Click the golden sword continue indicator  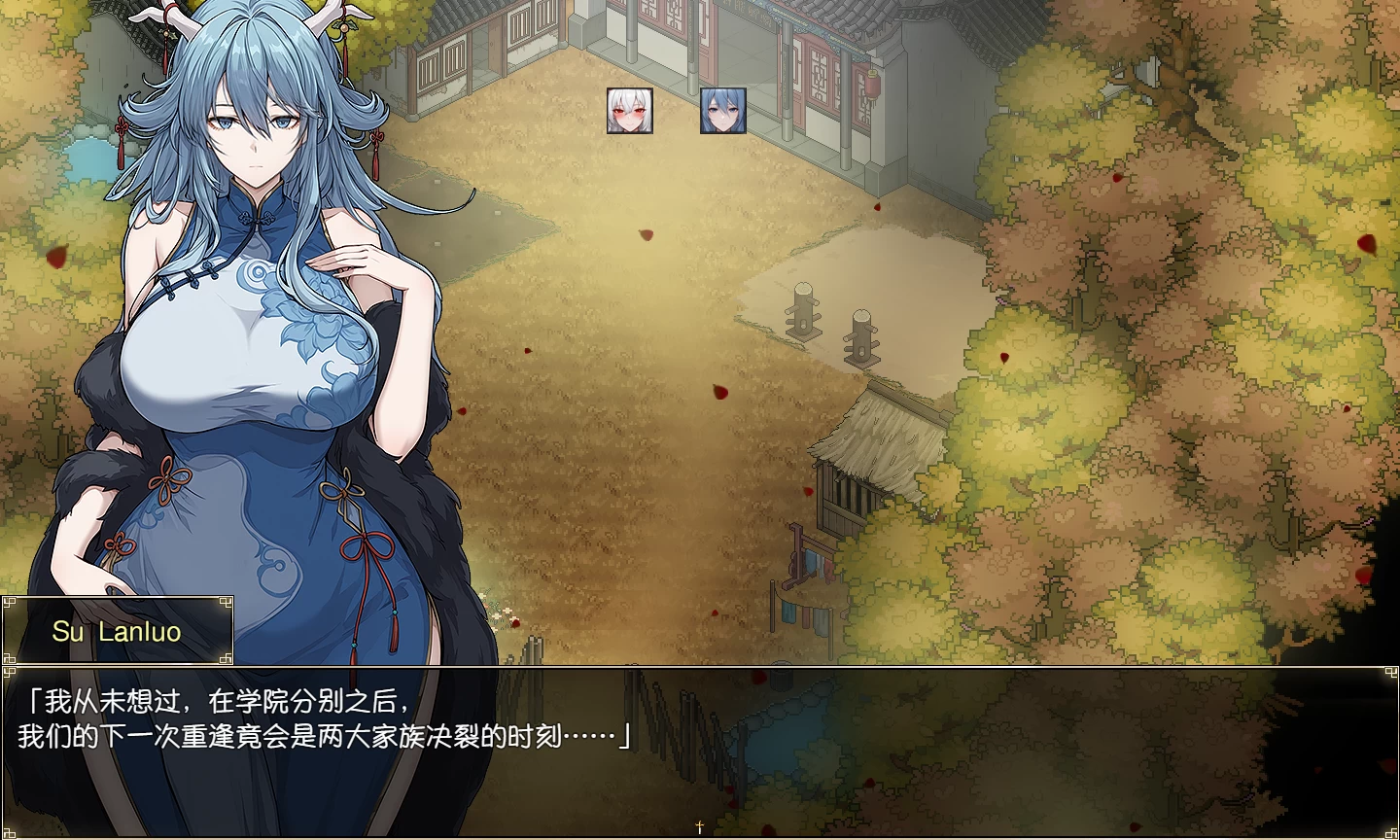click(x=699, y=825)
